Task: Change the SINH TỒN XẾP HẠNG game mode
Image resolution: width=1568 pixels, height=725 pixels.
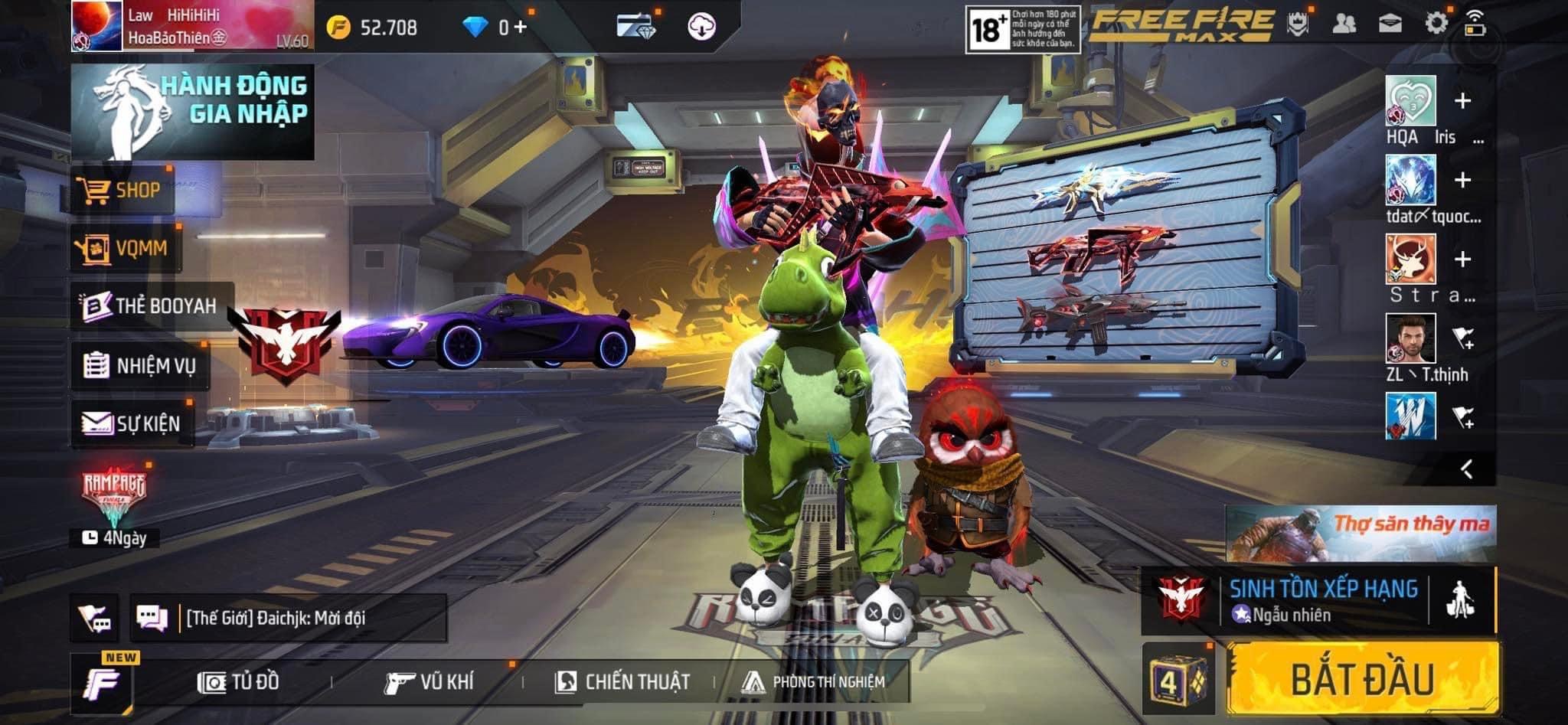Action: (1322, 600)
